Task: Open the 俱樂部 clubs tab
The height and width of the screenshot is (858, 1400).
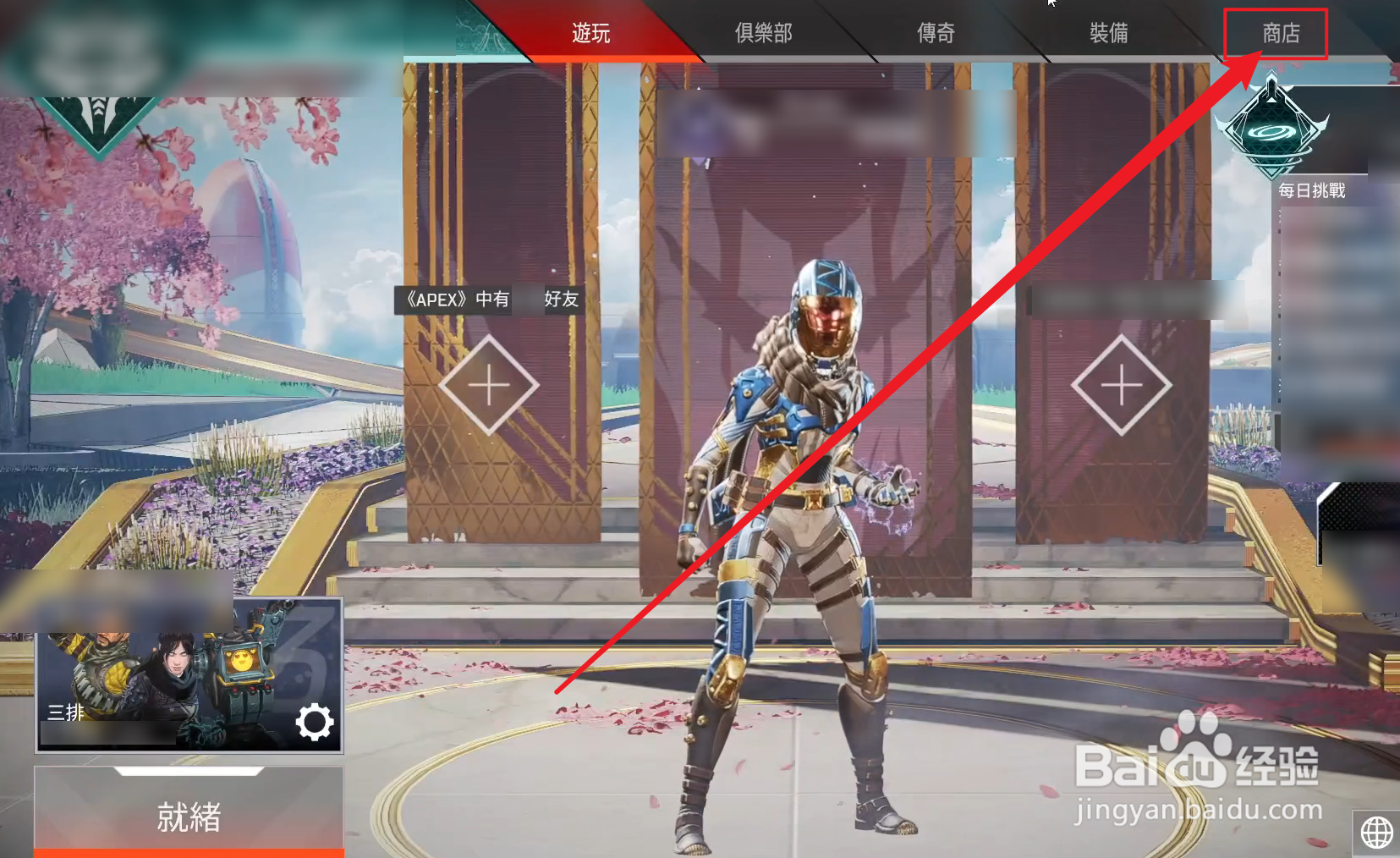Action: 761,34
